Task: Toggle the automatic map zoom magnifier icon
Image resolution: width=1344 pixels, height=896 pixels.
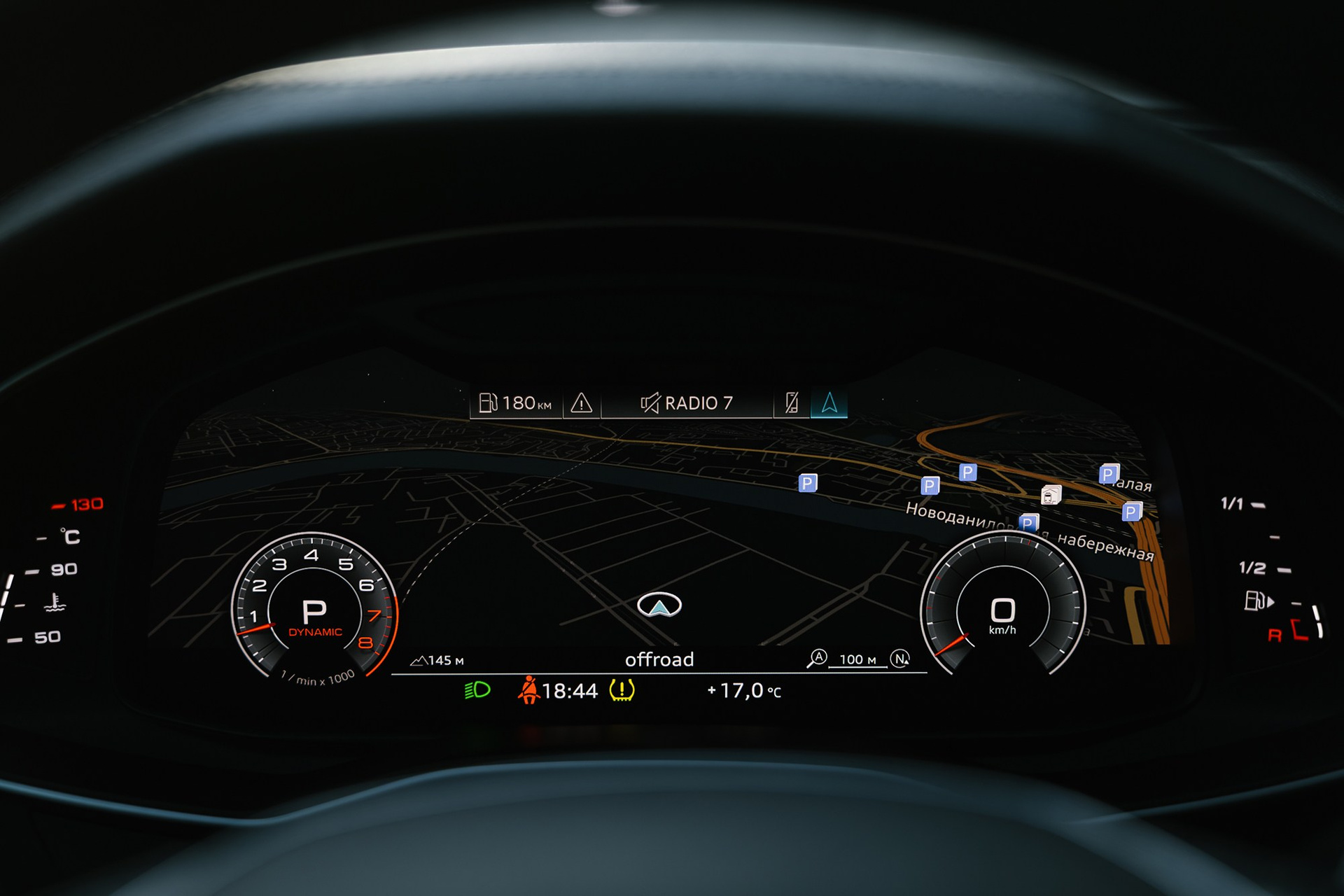Action: (x=817, y=659)
